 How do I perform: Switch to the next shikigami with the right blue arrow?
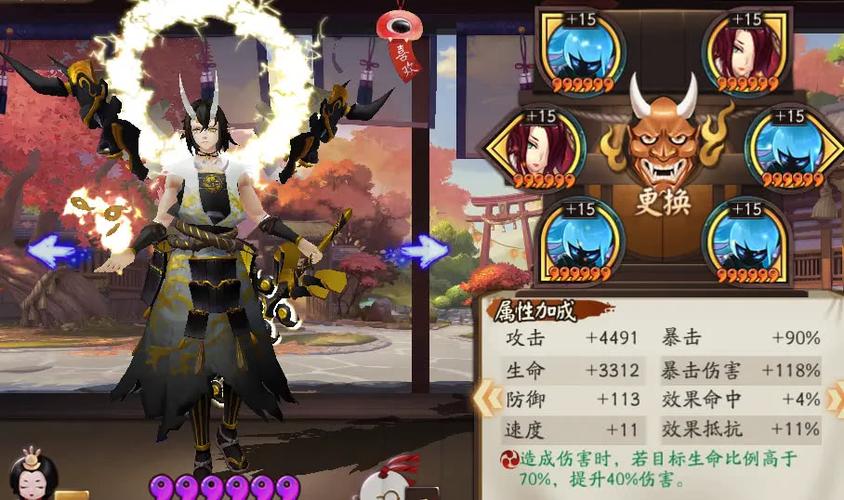click(422, 250)
